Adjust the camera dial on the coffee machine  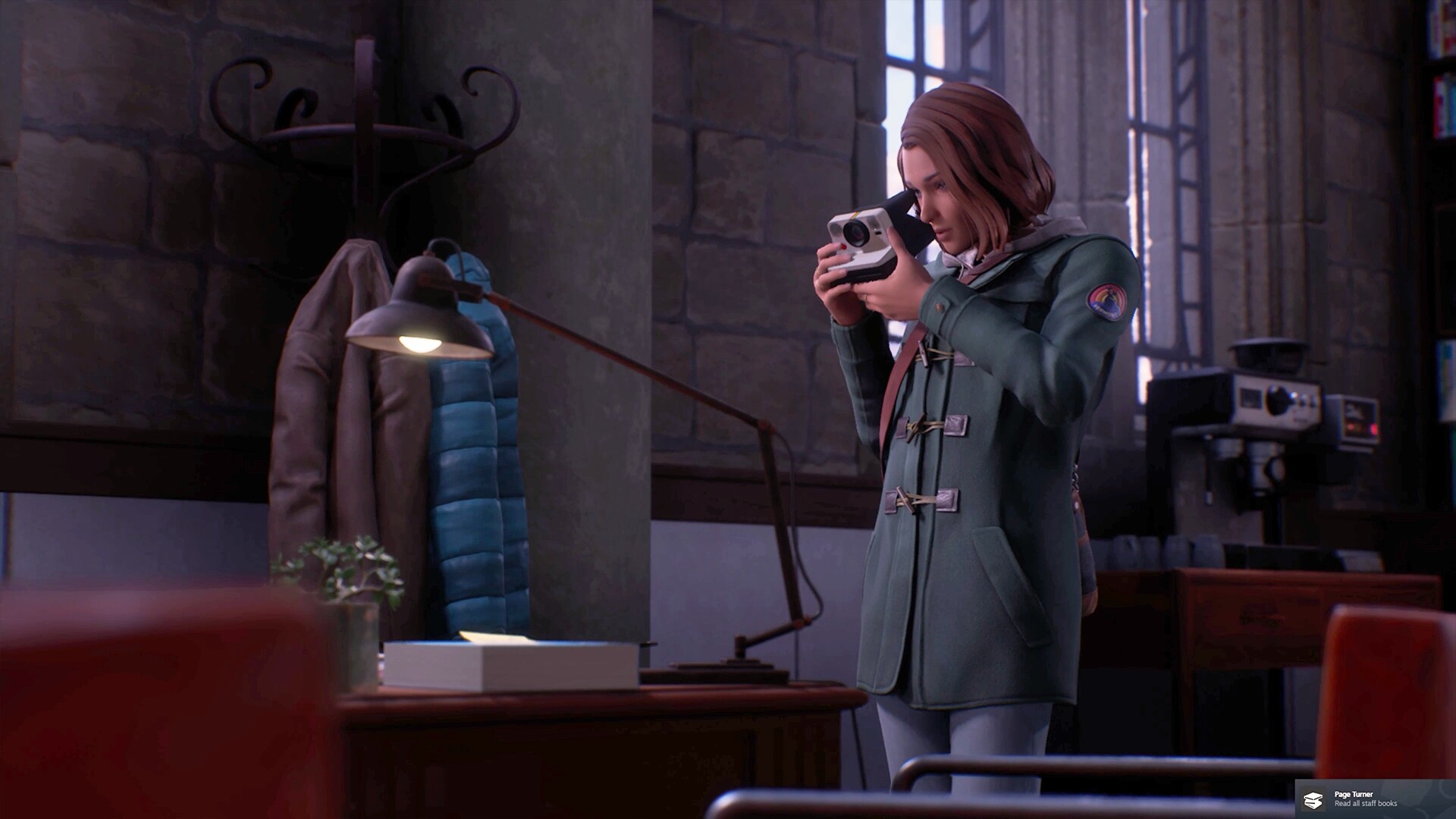(x=1278, y=400)
